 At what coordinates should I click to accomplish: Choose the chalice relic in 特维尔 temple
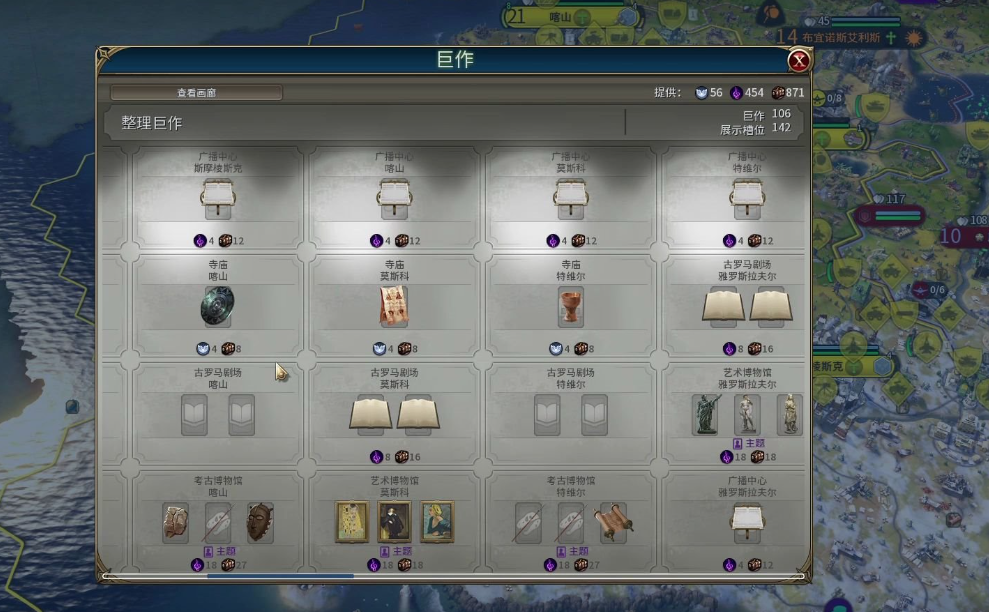point(570,306)
